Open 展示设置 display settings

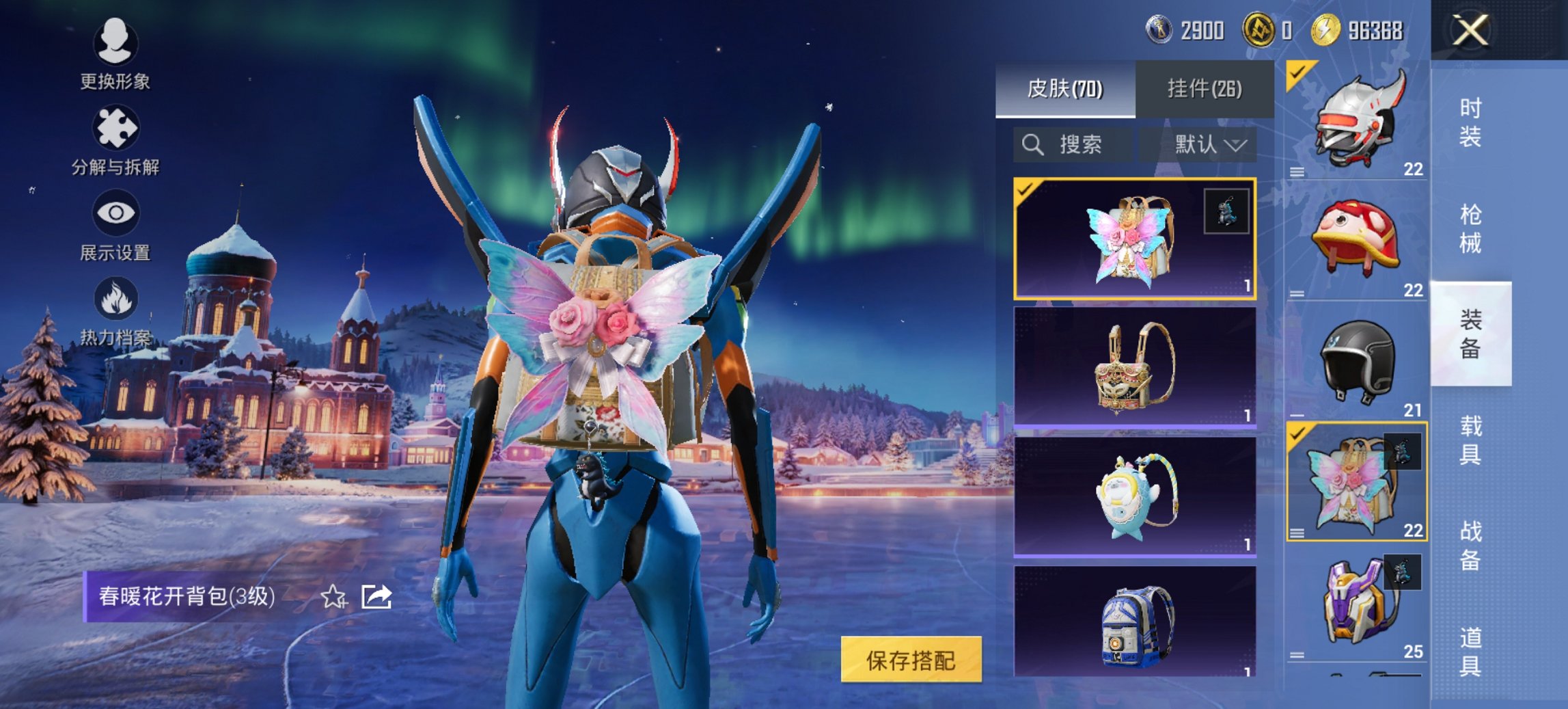coord(115,225)
